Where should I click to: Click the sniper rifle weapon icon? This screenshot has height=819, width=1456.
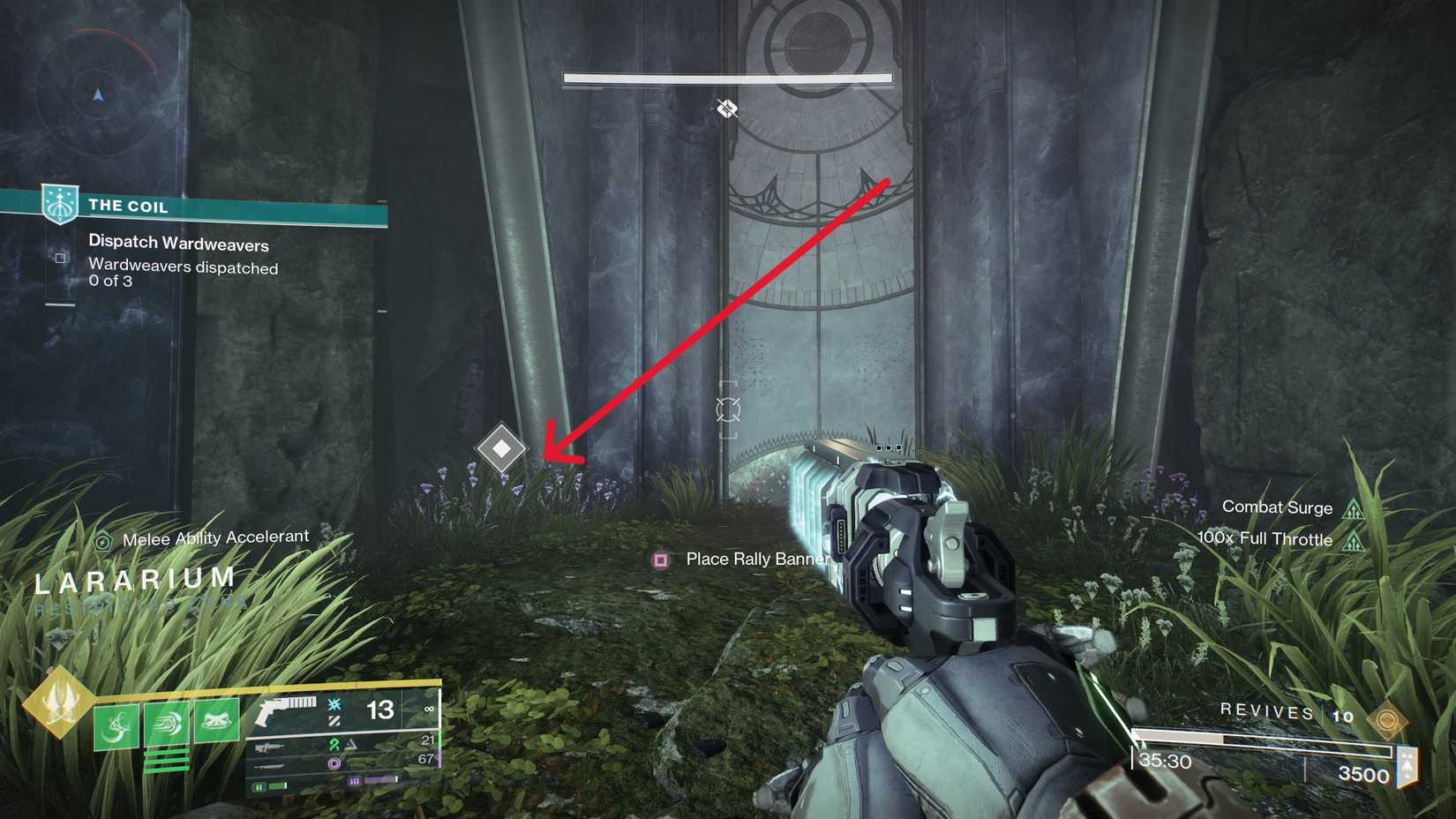coord(267,747)
